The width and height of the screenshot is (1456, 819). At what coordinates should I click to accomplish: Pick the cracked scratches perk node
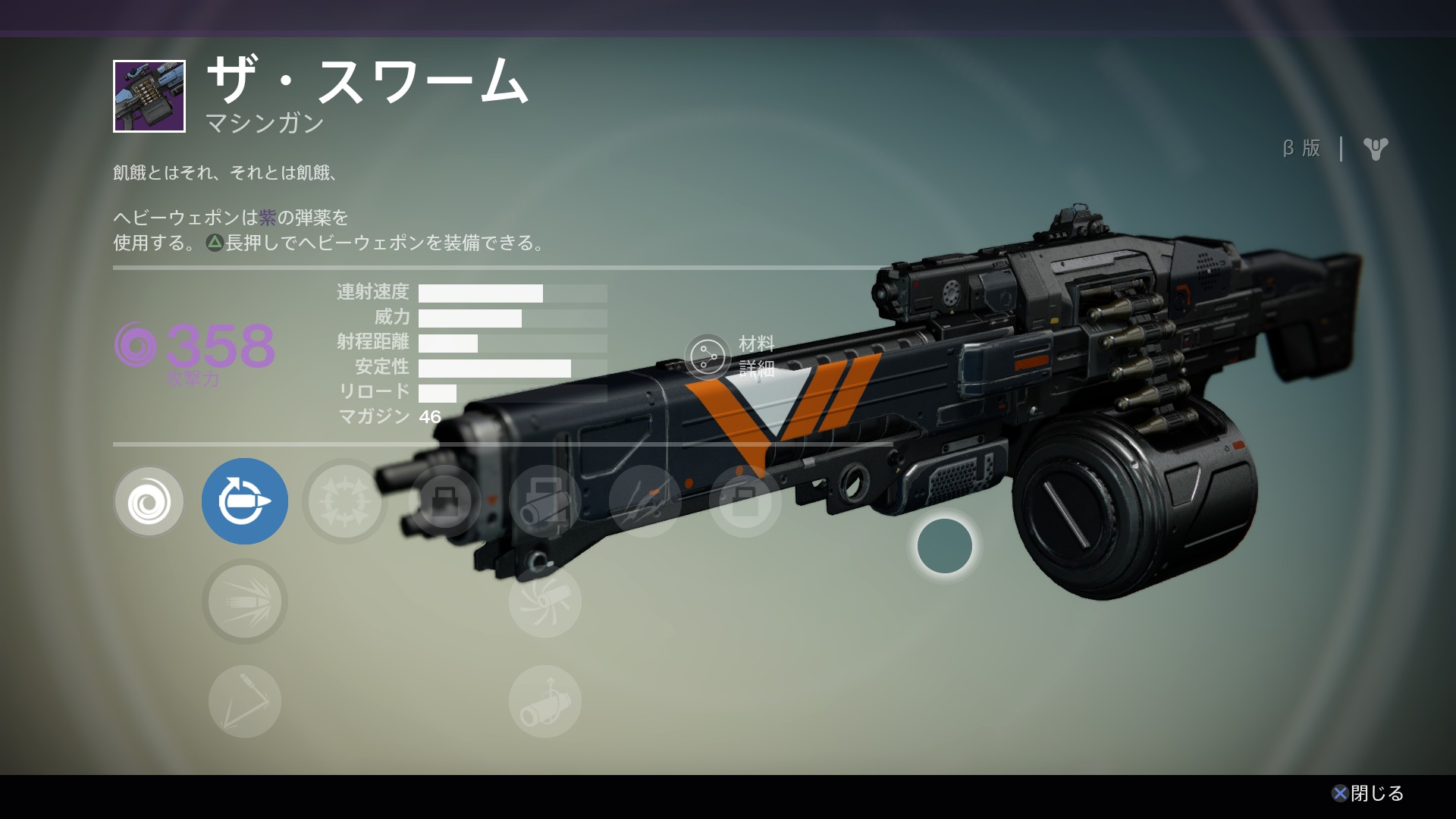click(645, 501)
